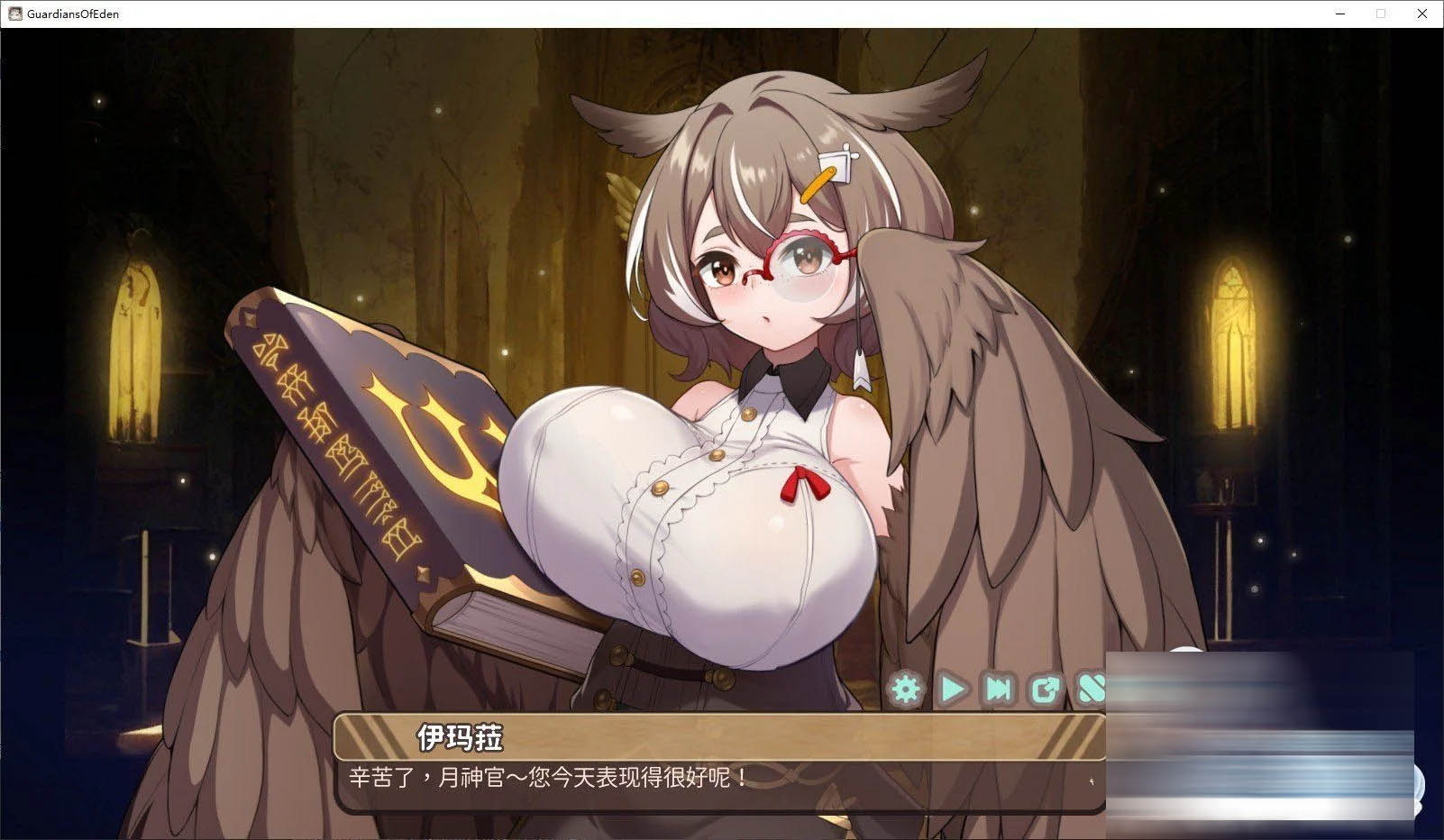
Task: Advance the dialogue by clicking the text box
Action: [x=718, y=777]
